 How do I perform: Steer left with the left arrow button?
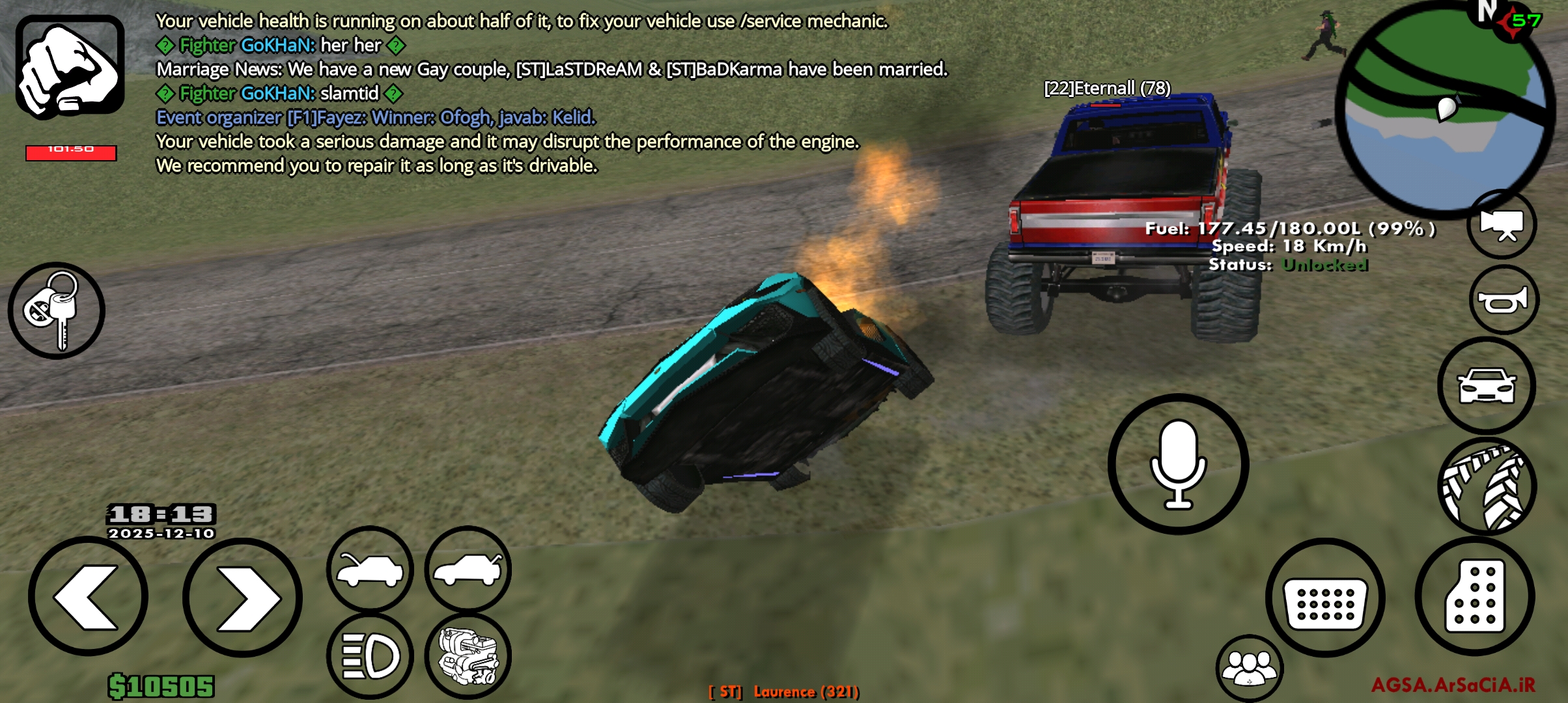[88, 597]
